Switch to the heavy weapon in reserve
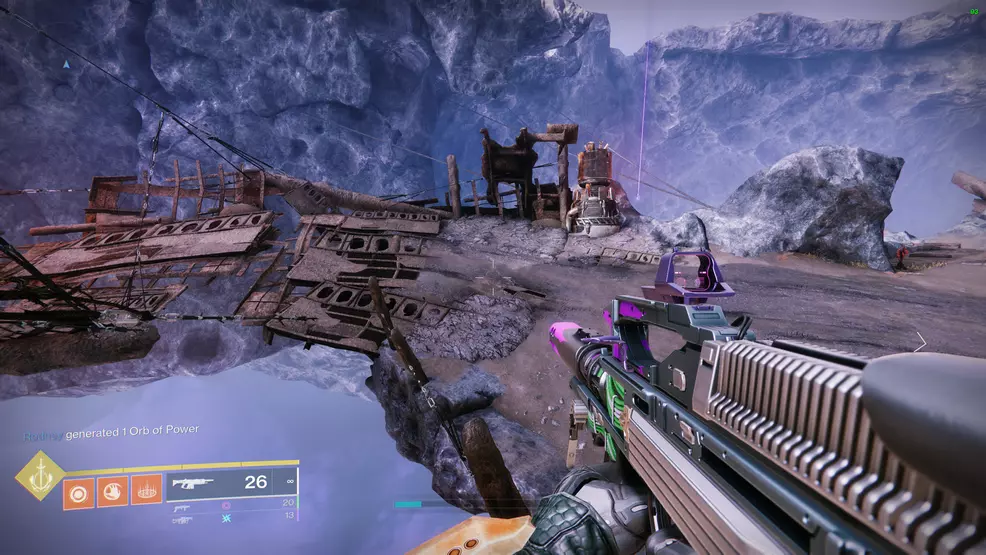 [181, 519]
